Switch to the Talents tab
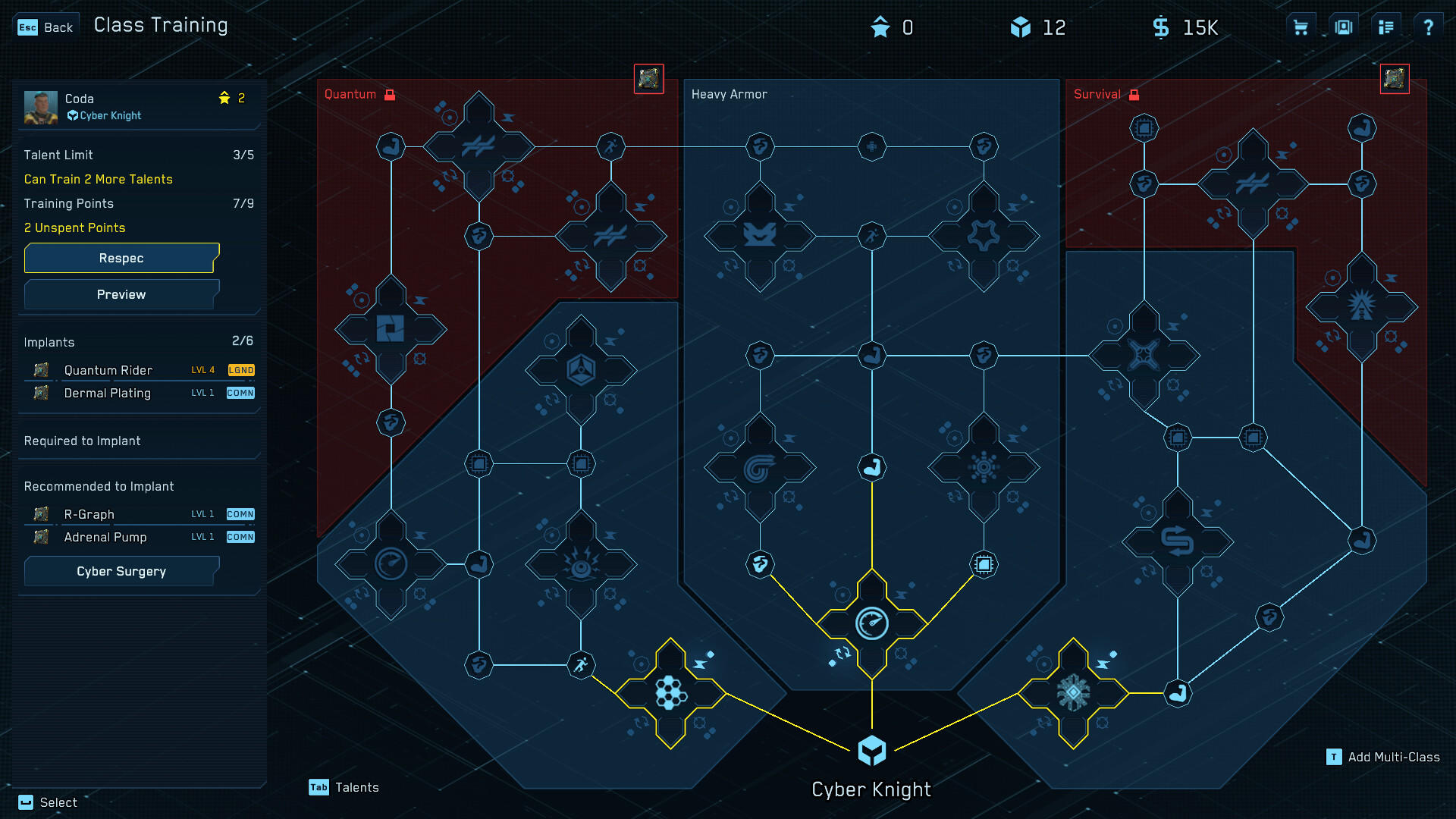Image resolution: width=1456 pixels, height=819 pixels. [345, 787]
